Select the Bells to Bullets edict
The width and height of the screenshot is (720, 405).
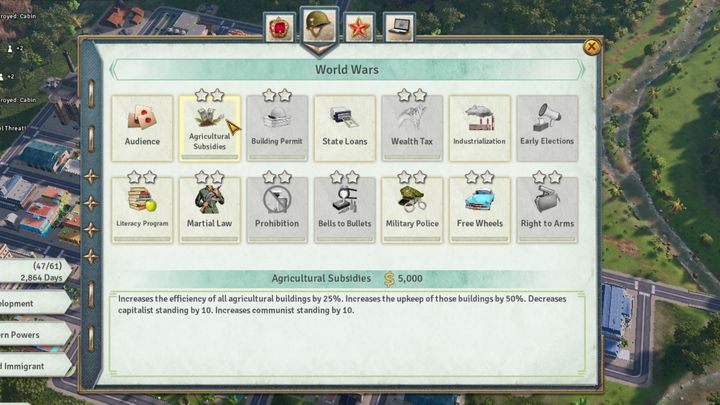345,209
